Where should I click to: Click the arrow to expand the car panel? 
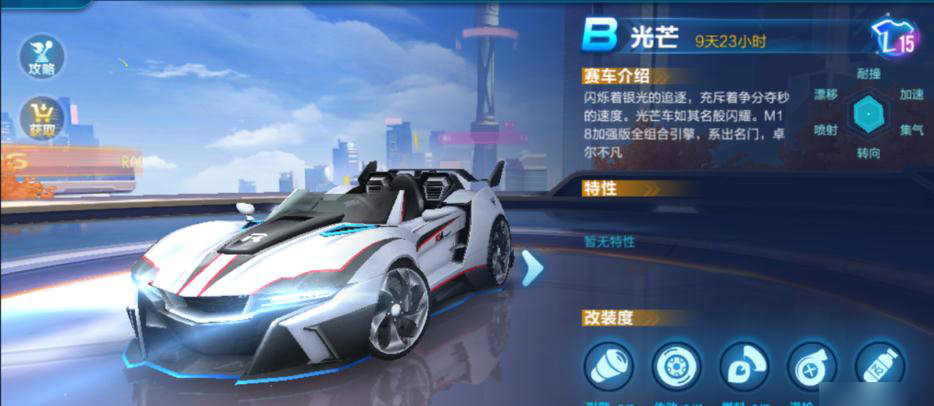(532, 267)
